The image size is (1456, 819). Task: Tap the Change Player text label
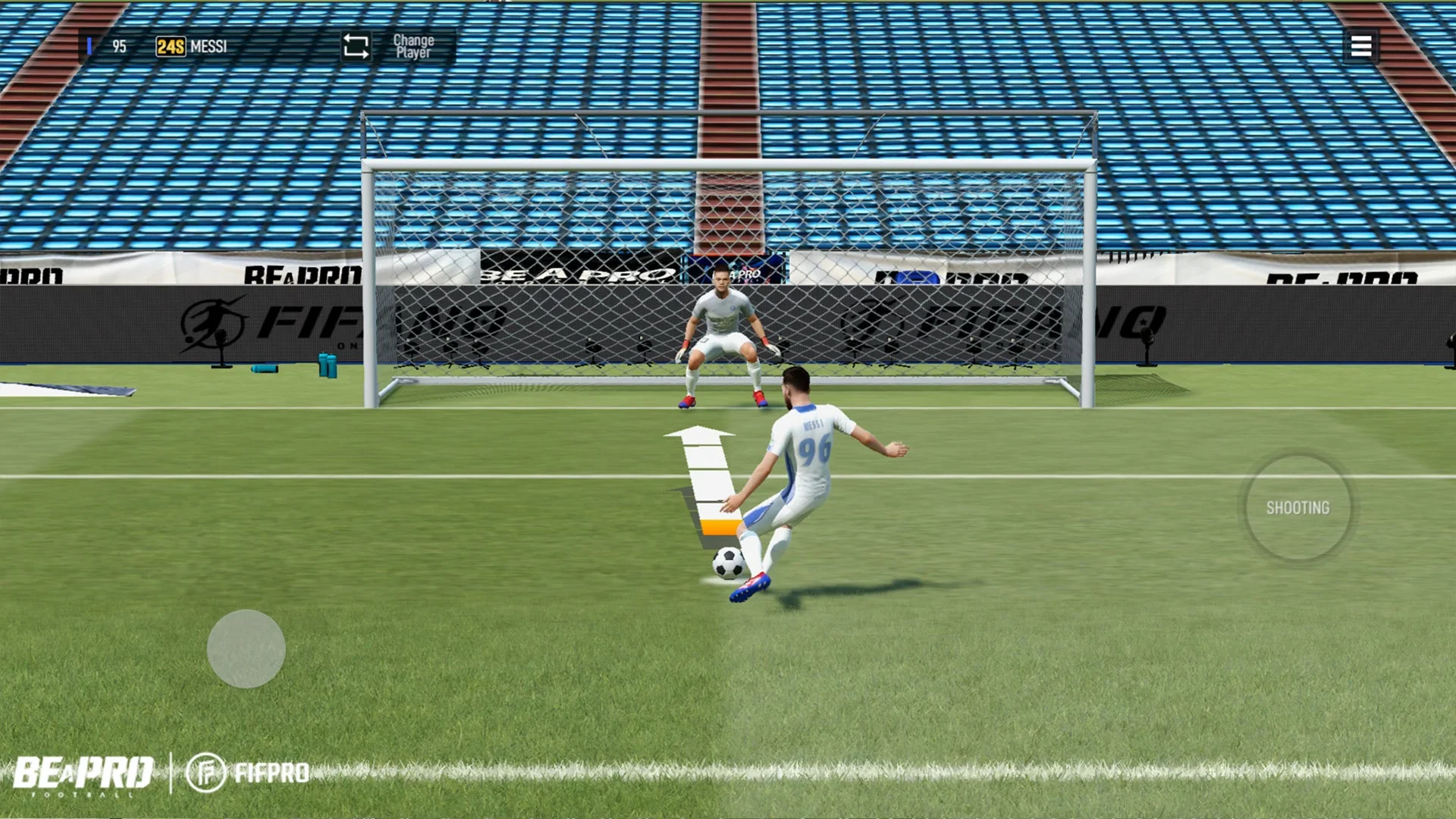[x=413, y=47]
